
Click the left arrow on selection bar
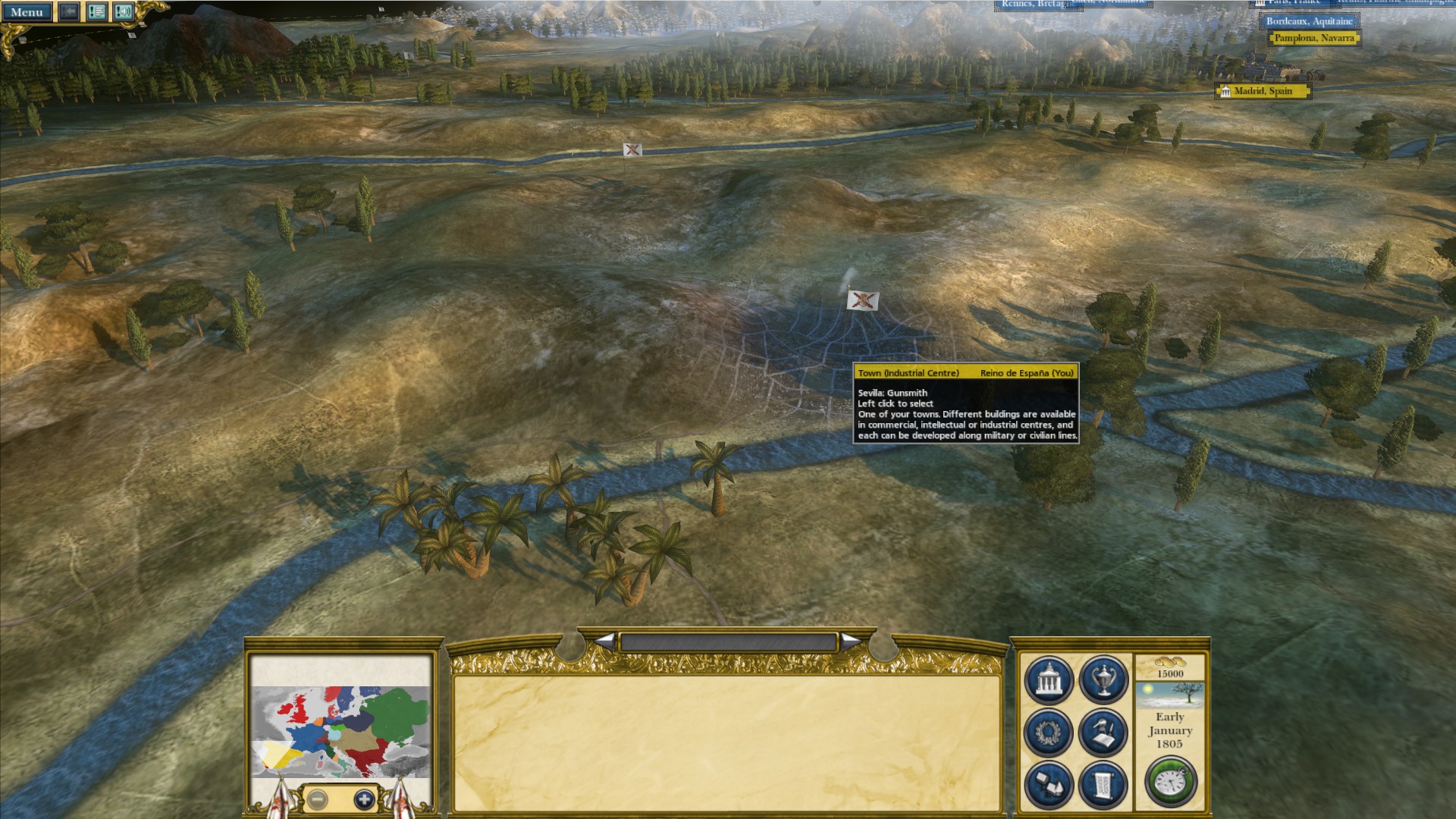pyautogui.click(x=605, y=642)
